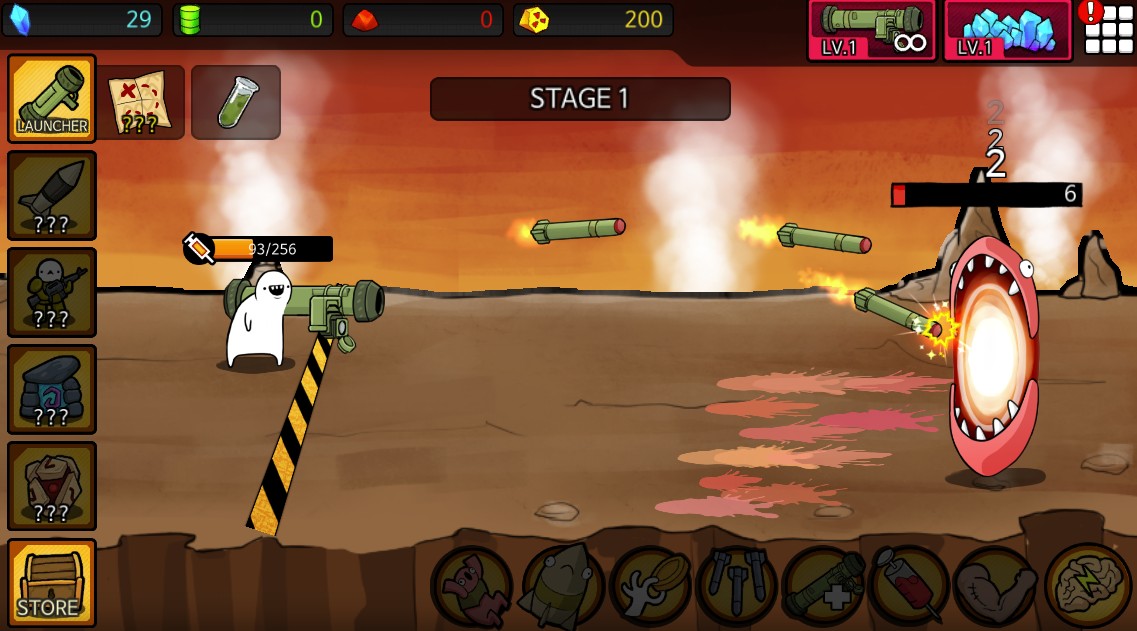The width and height of the screenshot is (1137, 631).
Task: Use the launcher with plus sign skill
Action: [823, 586]
